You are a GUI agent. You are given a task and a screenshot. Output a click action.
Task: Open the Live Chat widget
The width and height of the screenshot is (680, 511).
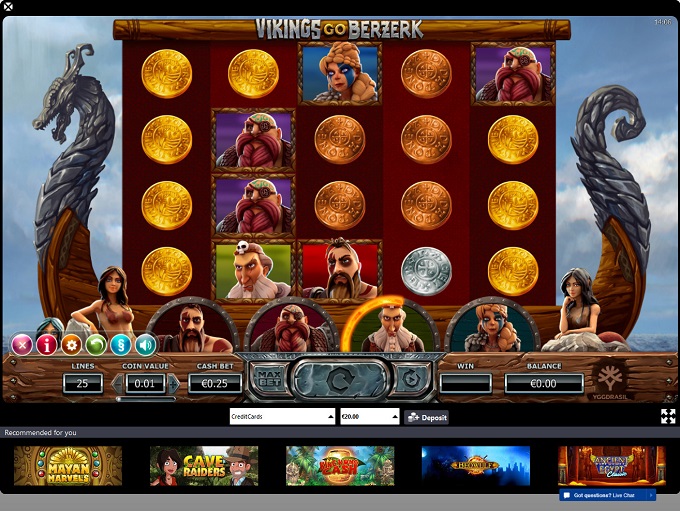coord(608,495)
